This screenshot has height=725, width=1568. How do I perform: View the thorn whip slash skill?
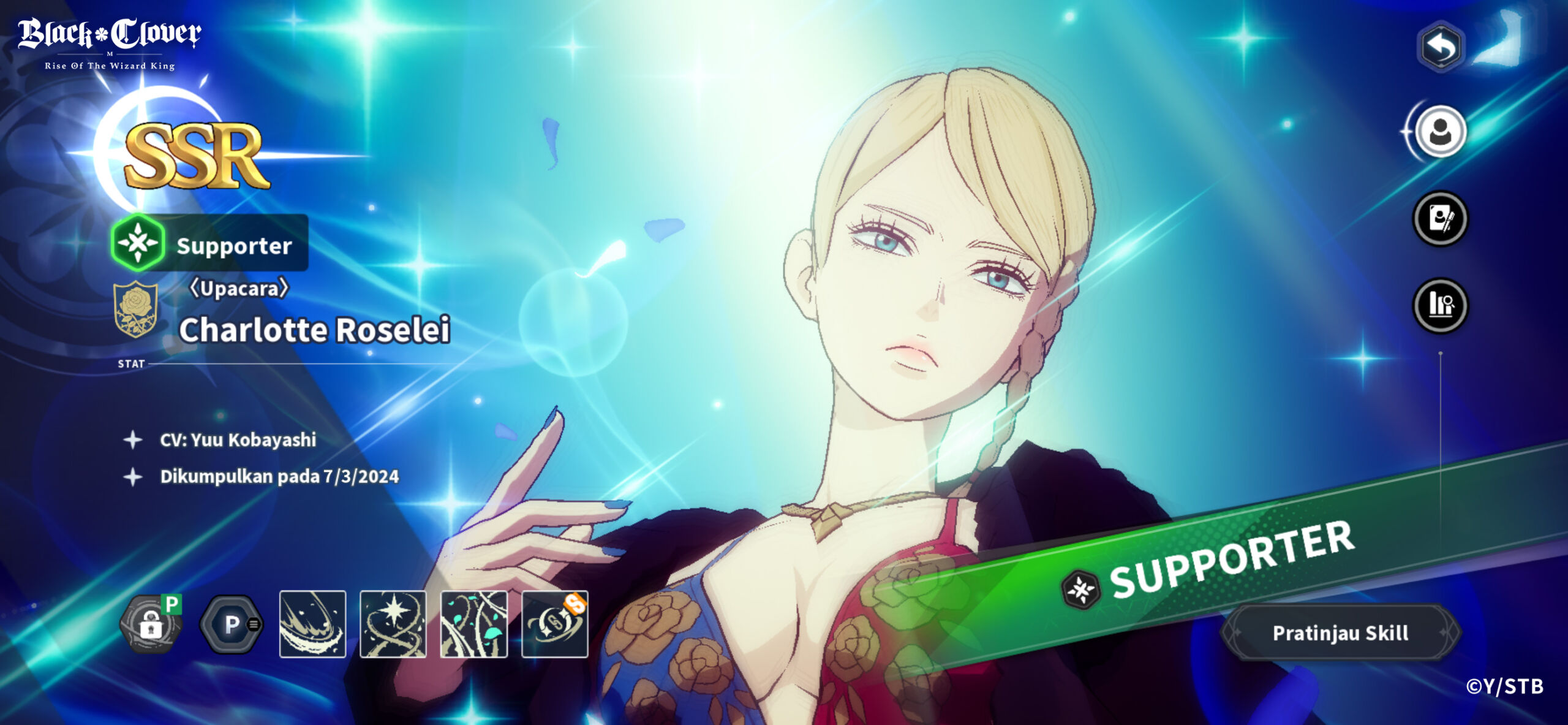312,624
